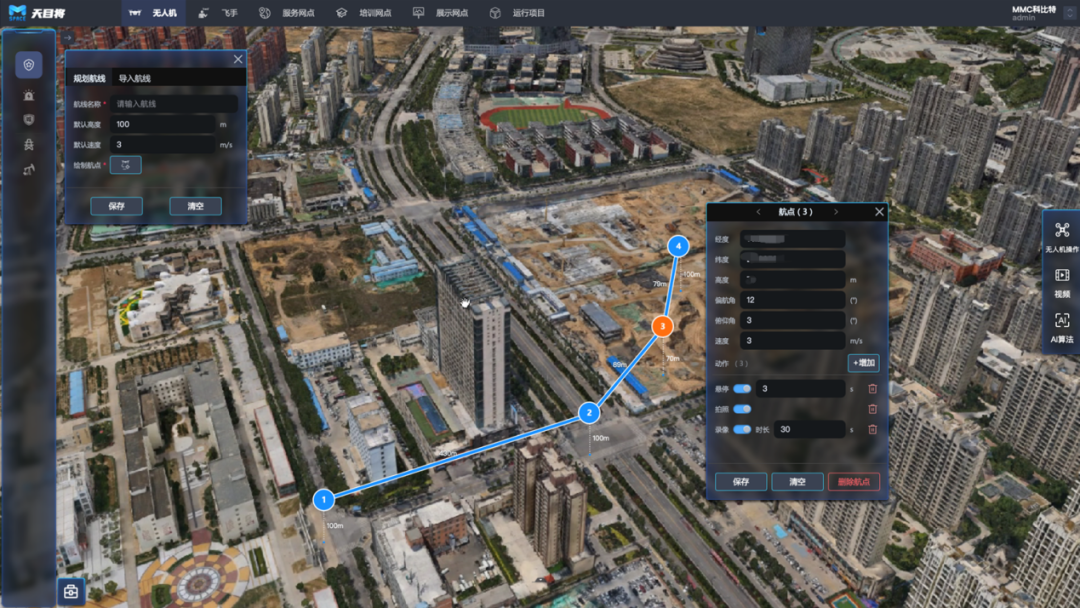
Task: Click the 航线名称 route name input field
Action: tap(175, 104)
